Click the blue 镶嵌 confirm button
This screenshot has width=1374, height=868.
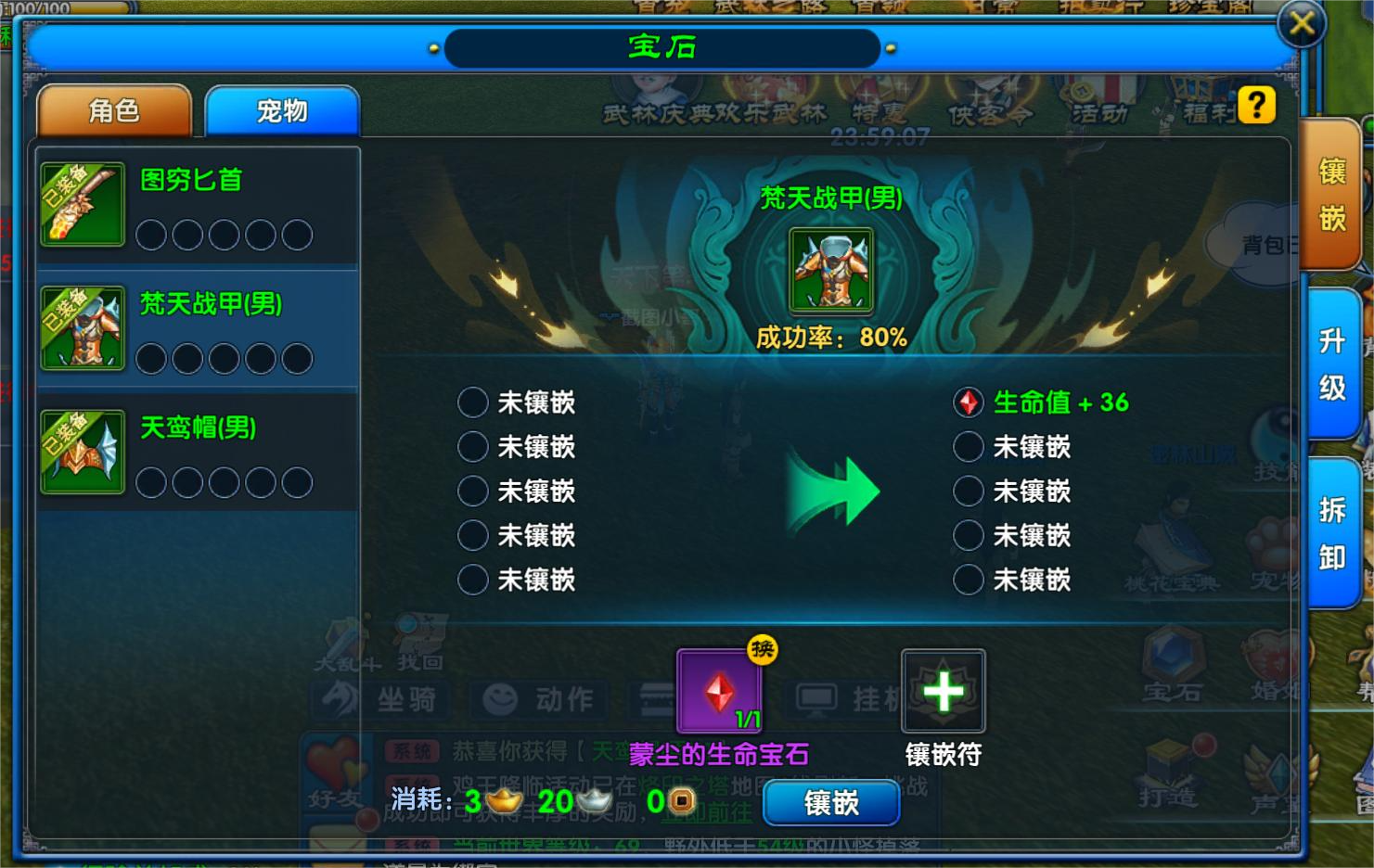[830, 802]
